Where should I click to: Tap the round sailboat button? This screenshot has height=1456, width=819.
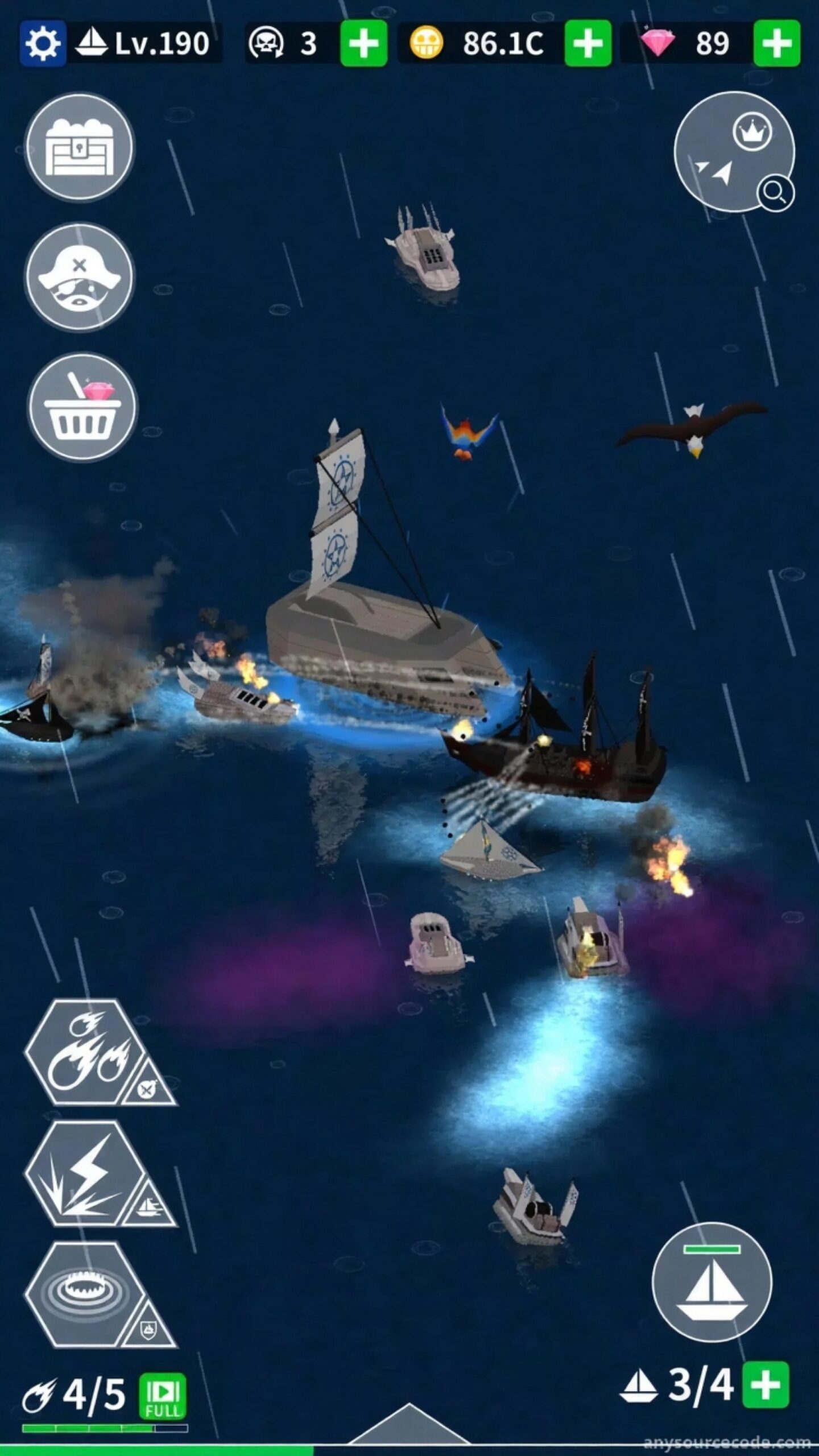click(x=712, y=1281)
